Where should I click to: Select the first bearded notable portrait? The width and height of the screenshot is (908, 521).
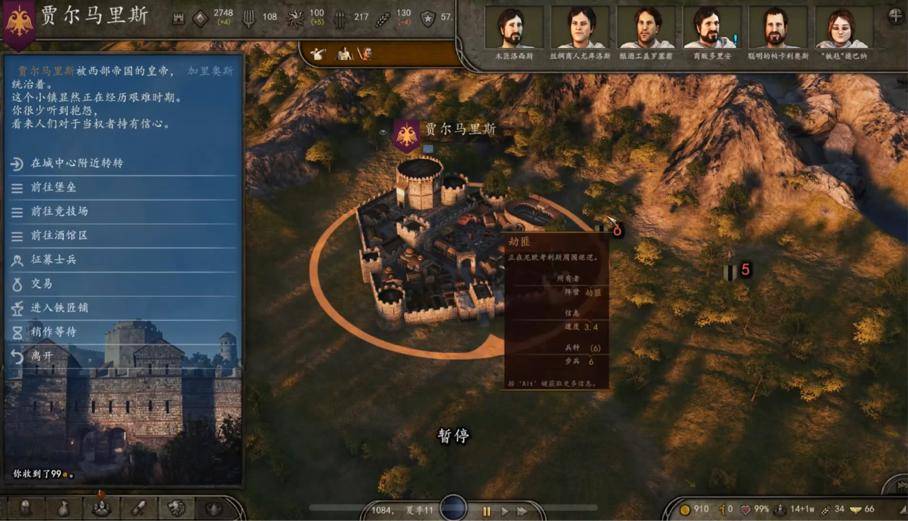pos(514,27)
